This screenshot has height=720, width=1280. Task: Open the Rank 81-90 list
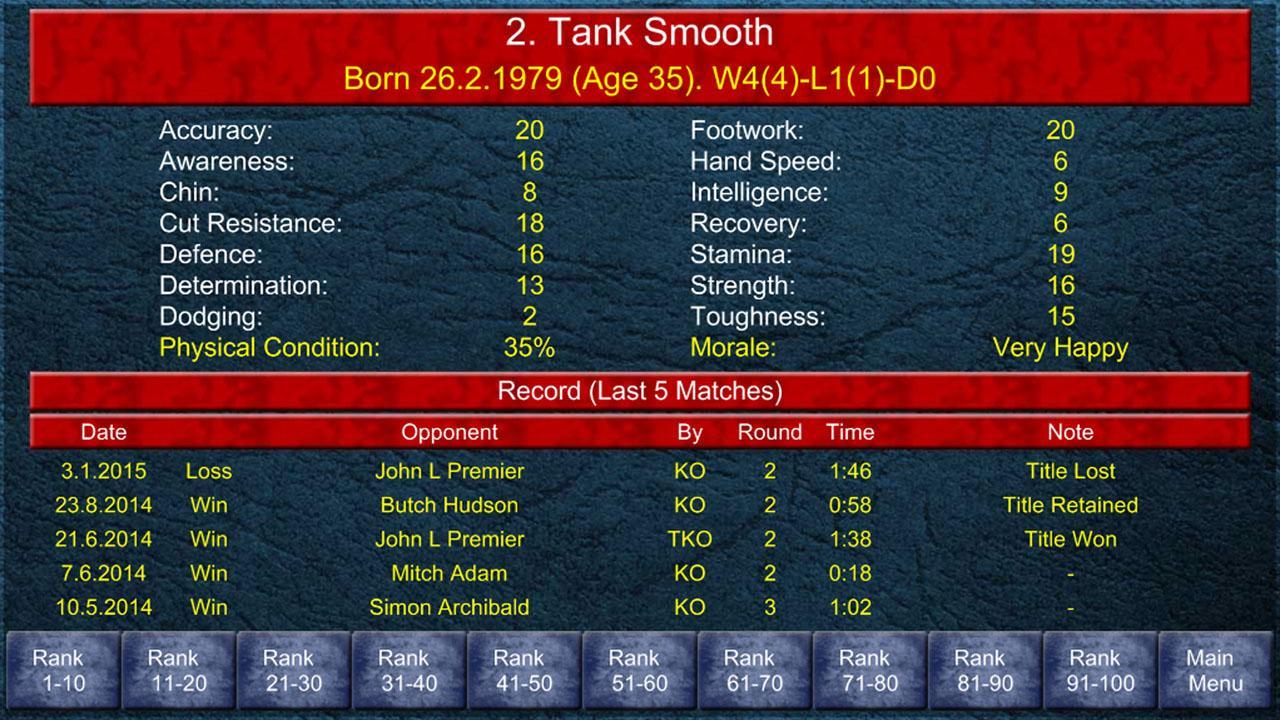[981, 668]
